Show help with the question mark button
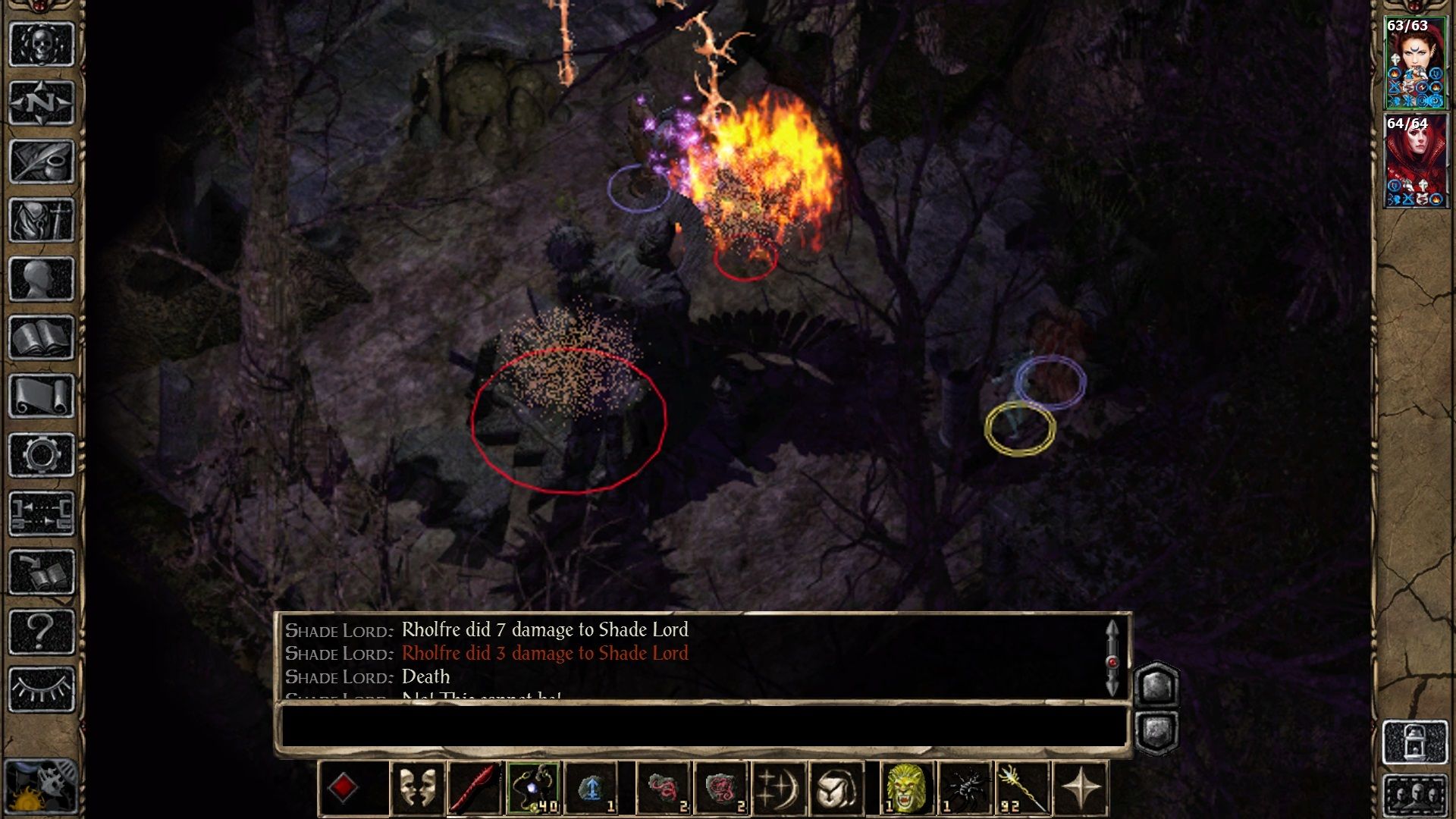Viewport: 1456px width, 819px height. click(x=41, y=631)
